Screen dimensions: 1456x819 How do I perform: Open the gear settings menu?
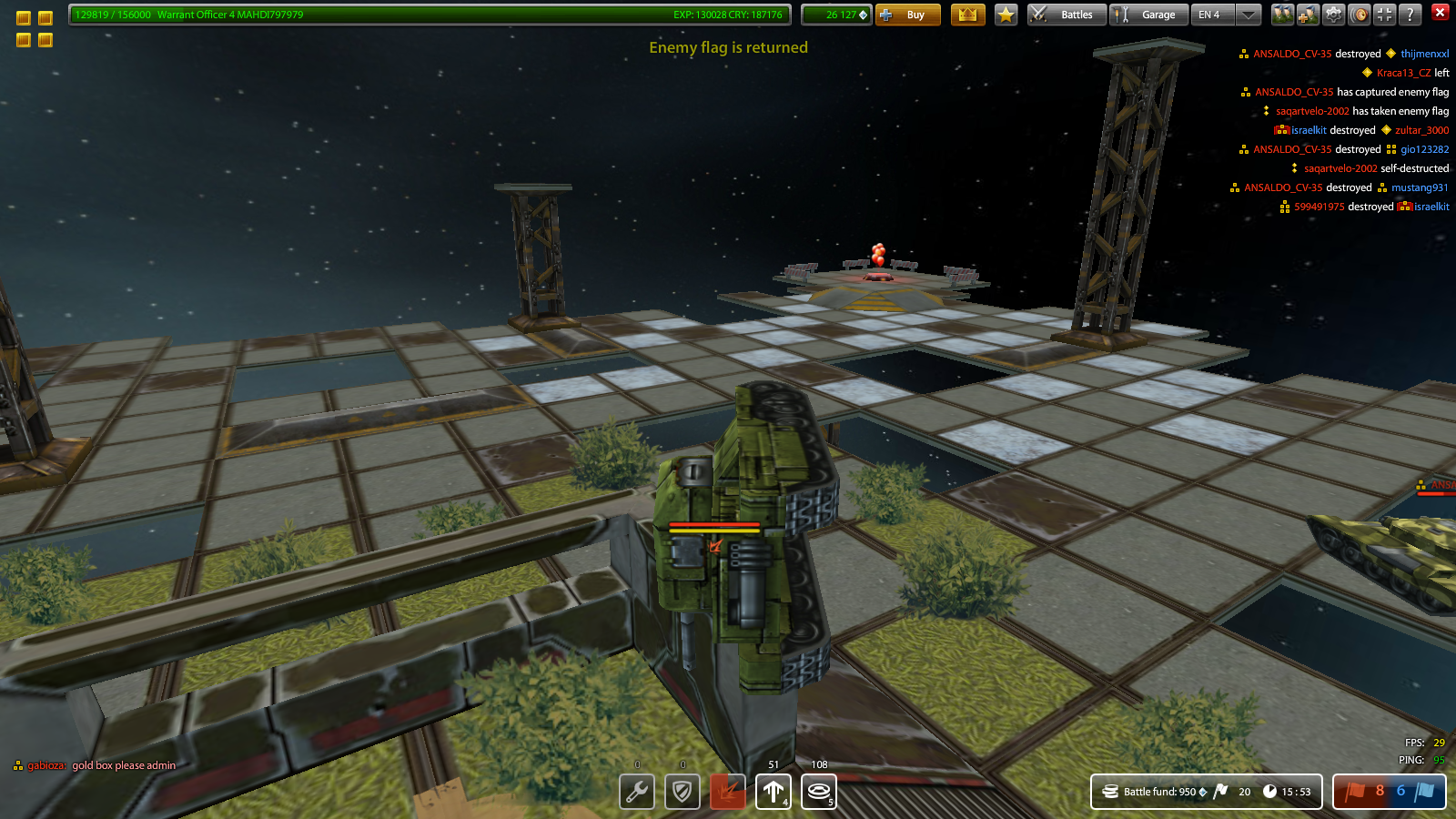pyautogui.click(x=1333, y=15)
